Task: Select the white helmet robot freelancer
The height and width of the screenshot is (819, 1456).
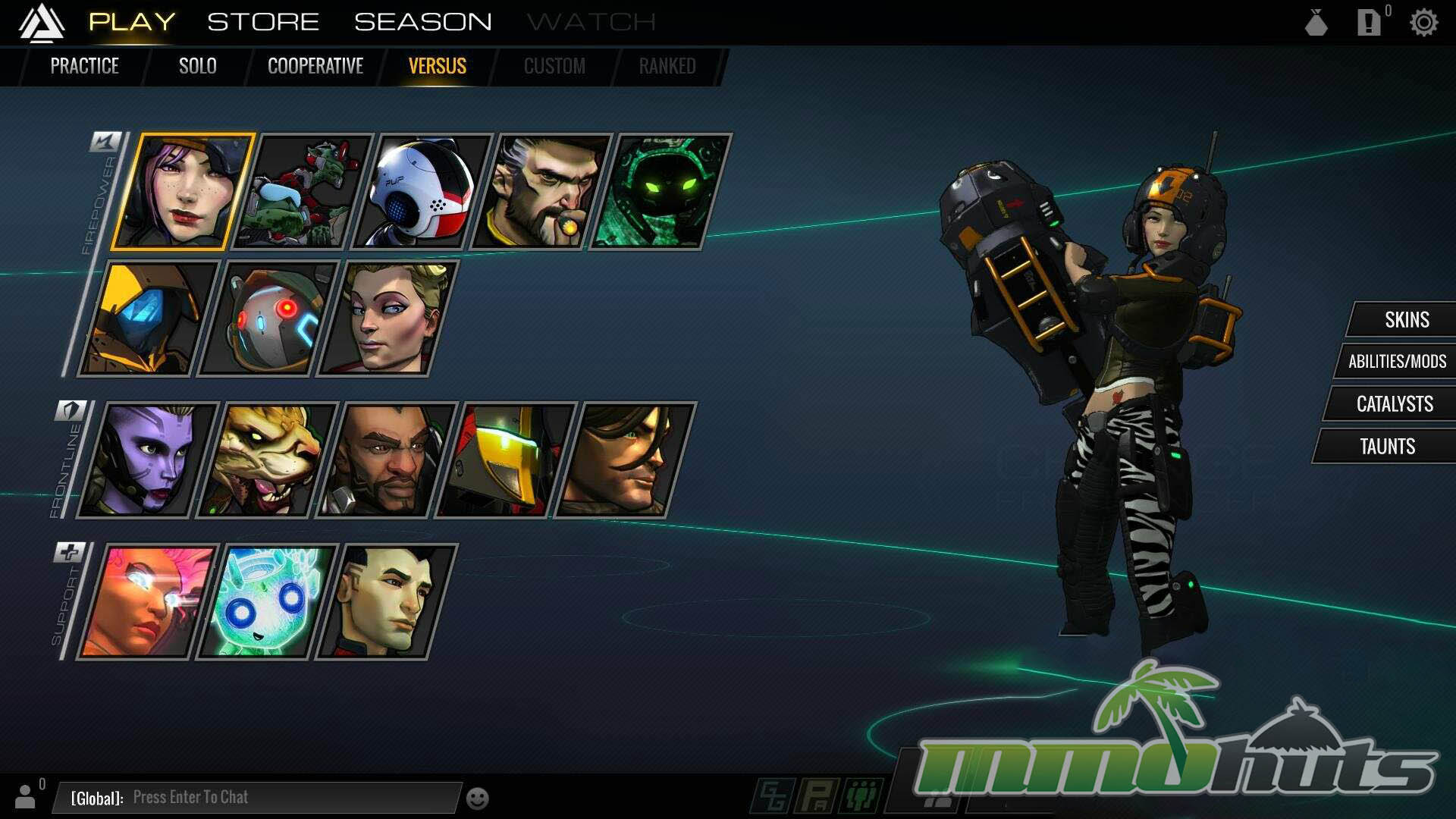Action: tap(422, 192)
